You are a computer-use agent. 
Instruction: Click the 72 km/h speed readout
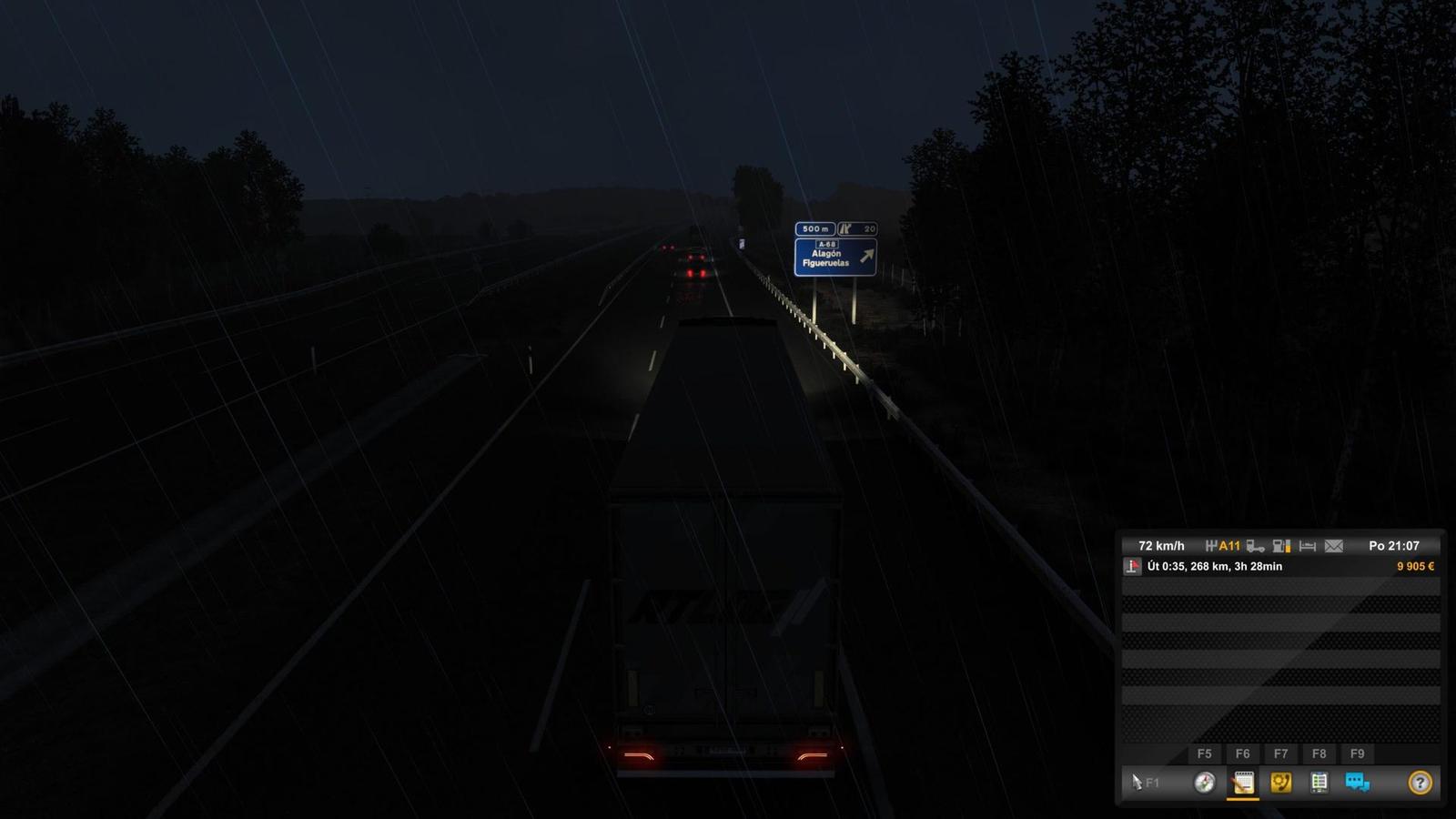point(1160,546)
